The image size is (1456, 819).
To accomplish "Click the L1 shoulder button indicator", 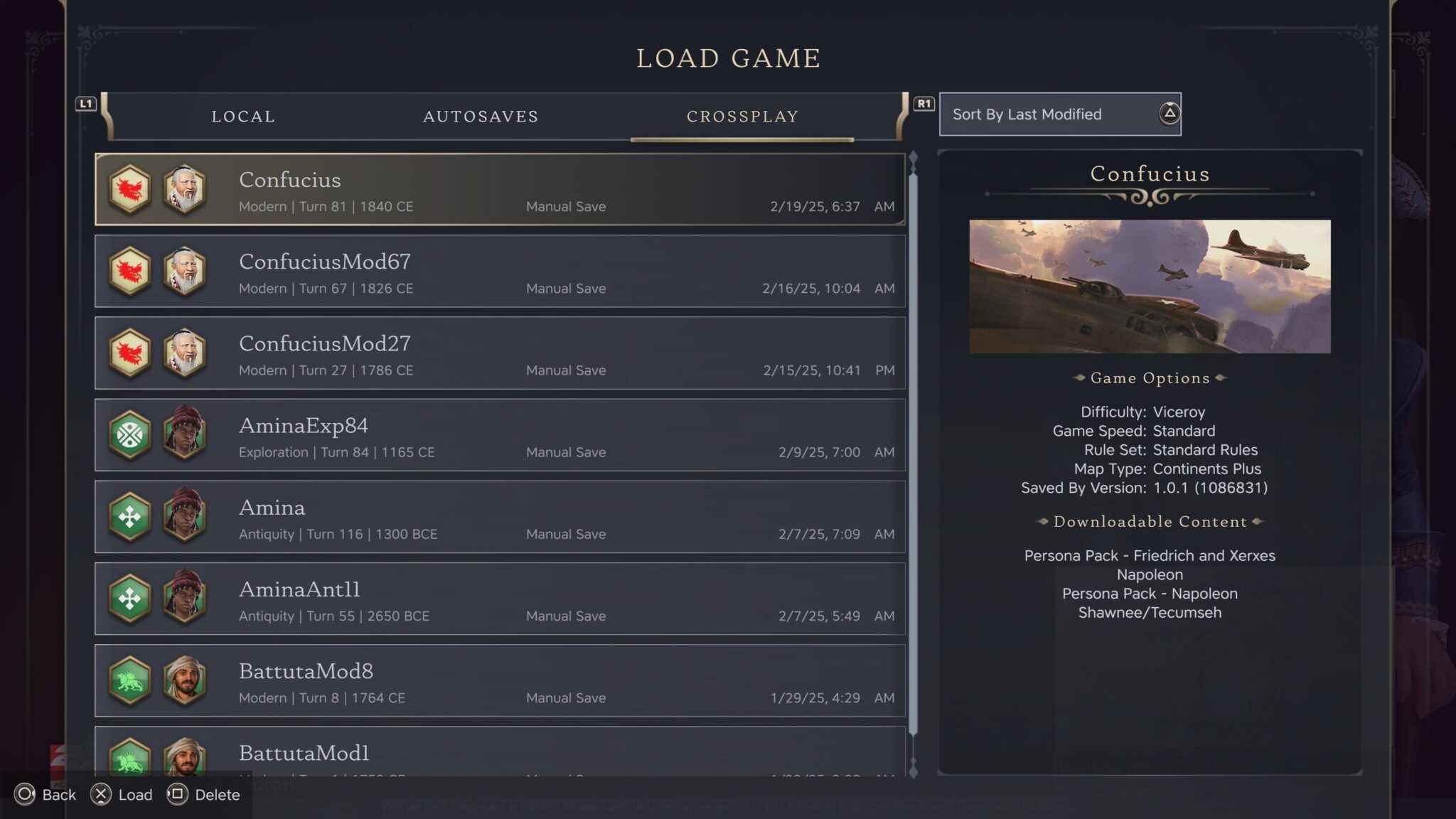I will 86,104.
